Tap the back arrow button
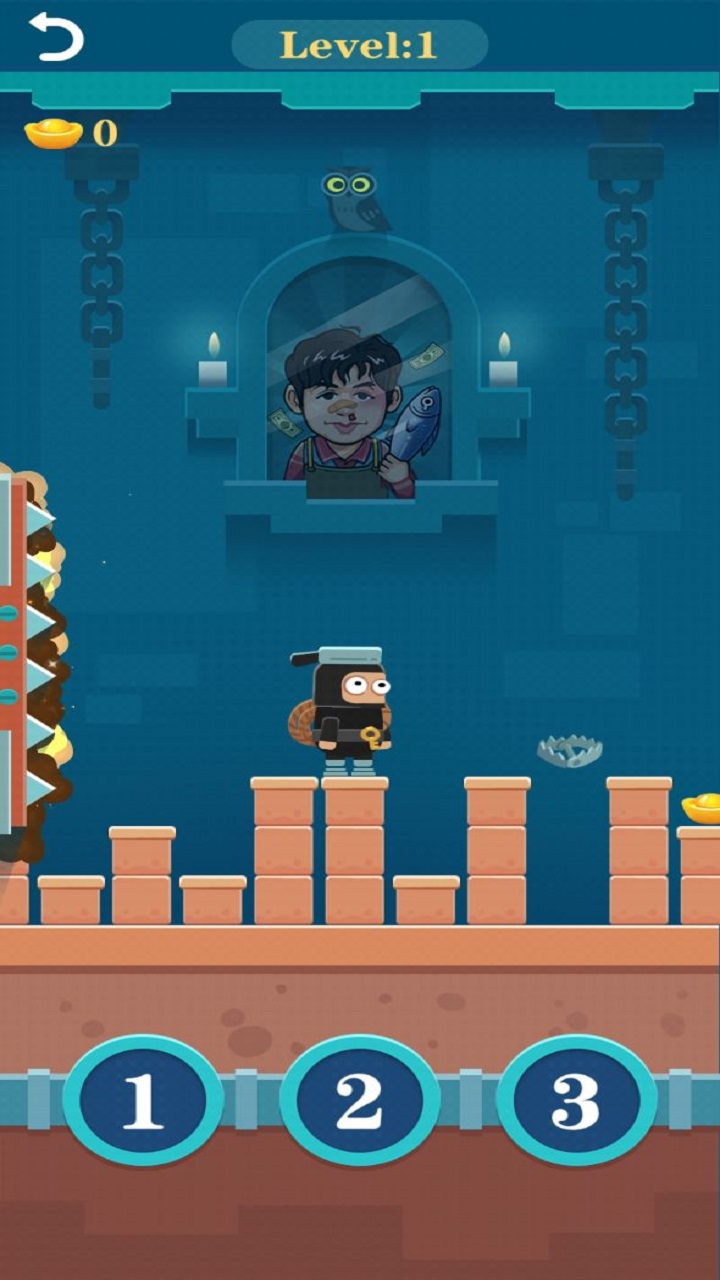The width and height of the screenshot is (720, 1280). coord(56,38)
